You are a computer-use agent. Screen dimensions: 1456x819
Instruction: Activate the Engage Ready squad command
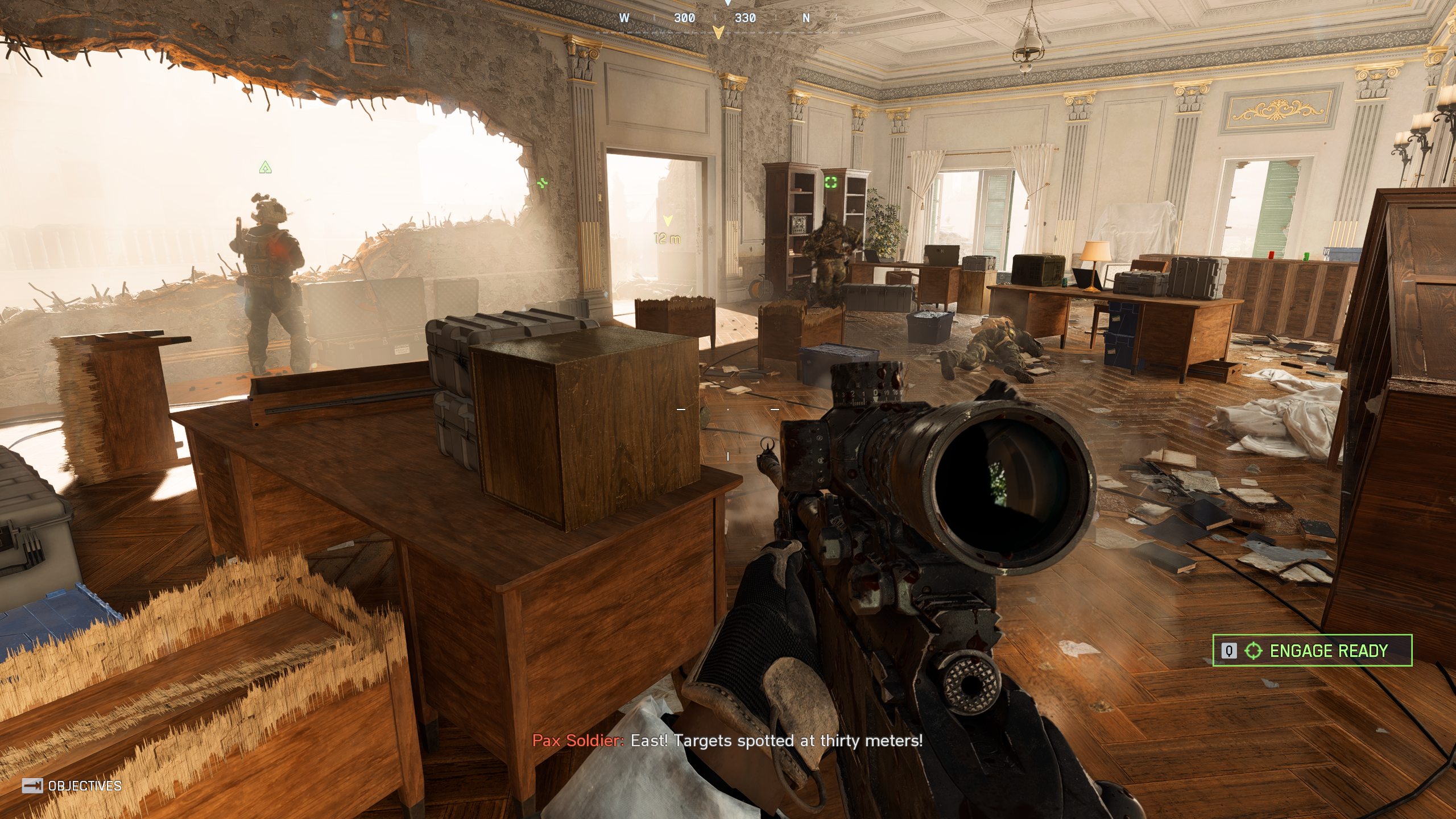1312,650
